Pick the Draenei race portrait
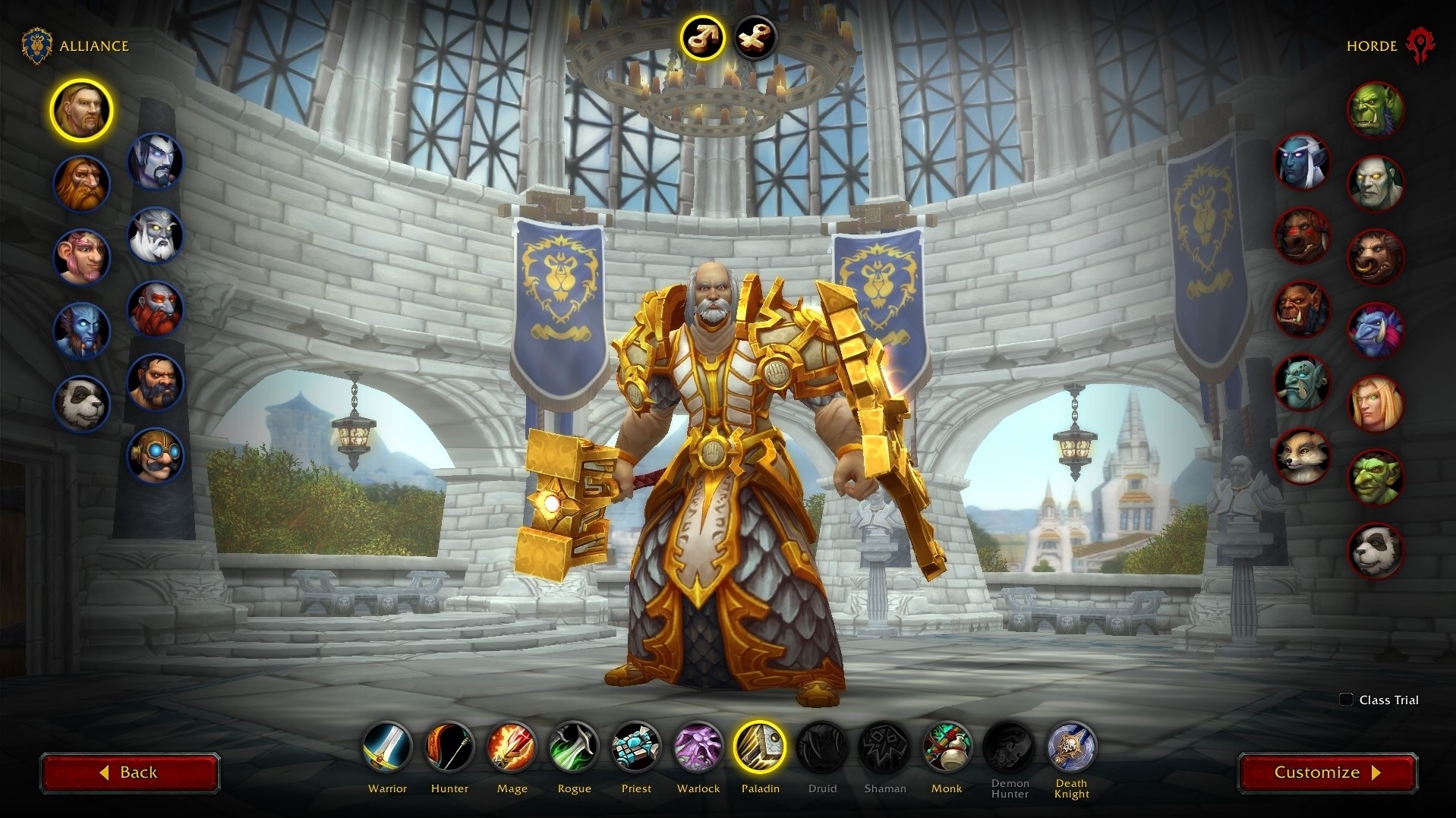This screenshot has width=1456, height=818. pos(81,330)
